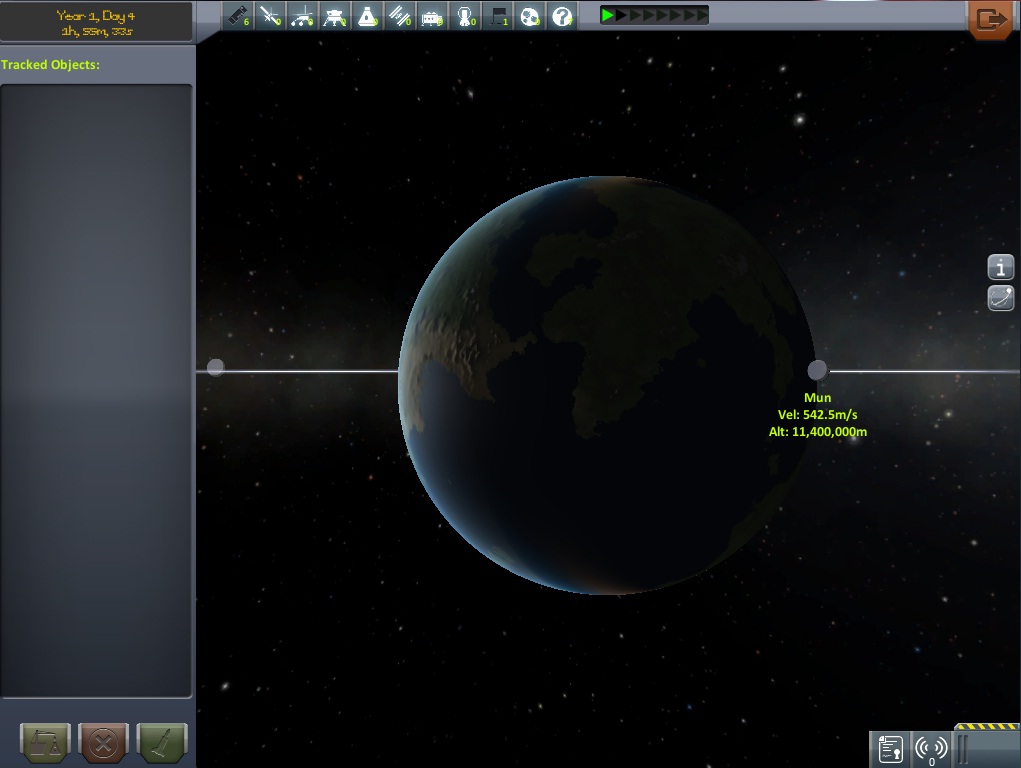Click the green time warp arrow
The image size is (1021, 768).
pos(607,15)
